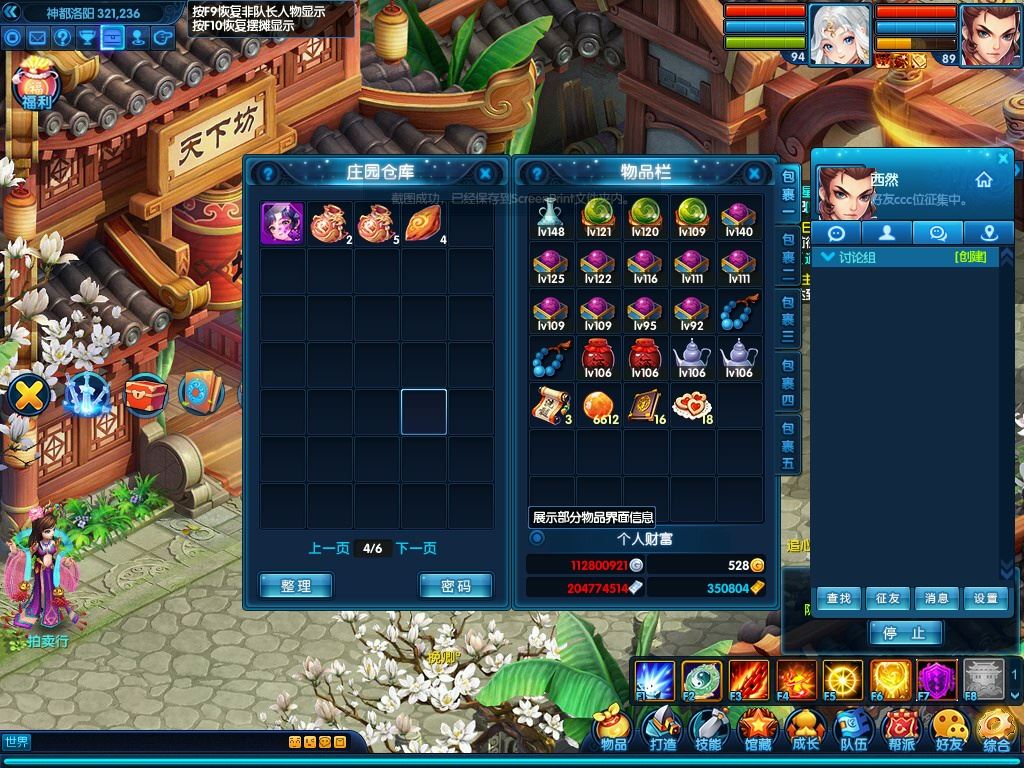
Task: Go to 上一页 previous warehouse page
Action: pos(329,548)
